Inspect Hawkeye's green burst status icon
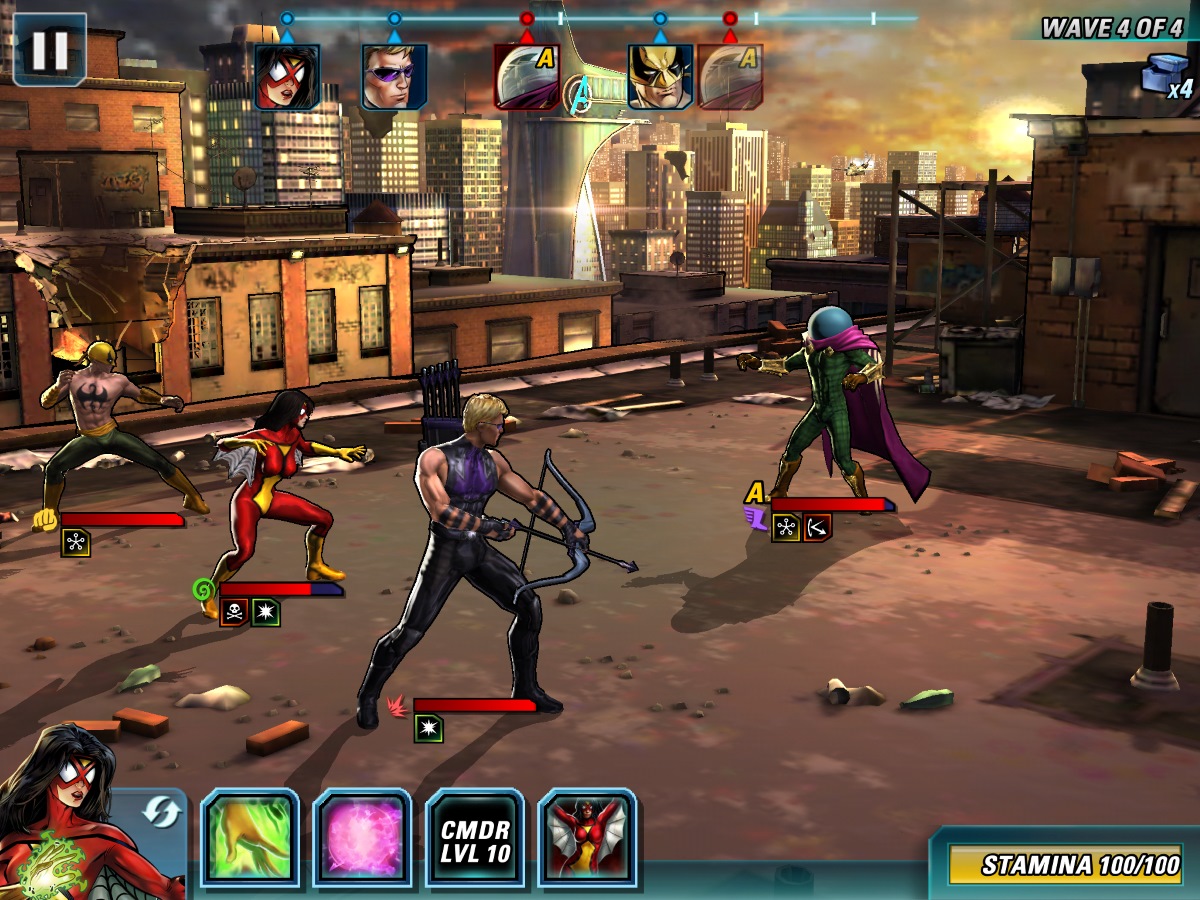Screen dimensions: 1200x900 428,728
